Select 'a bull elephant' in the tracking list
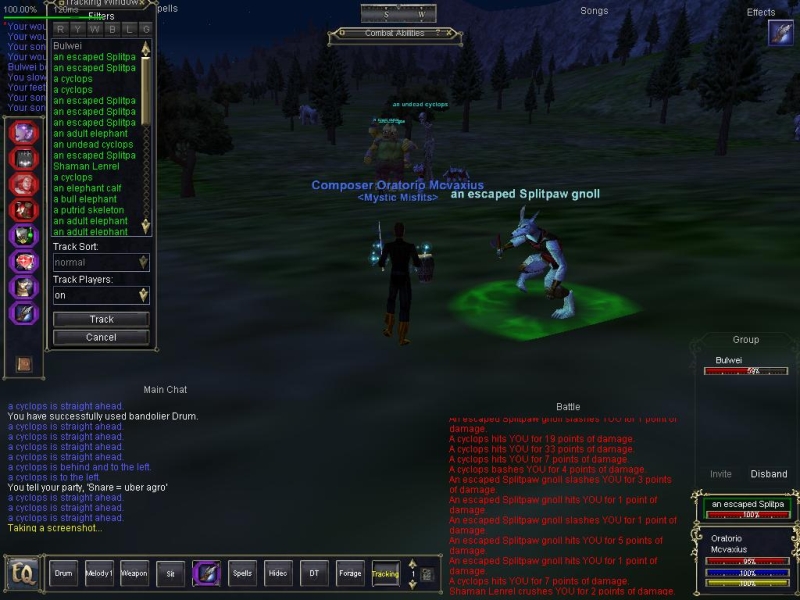Image resolution: width=800 pixels, height=600 pixels. tap(85, 199)
